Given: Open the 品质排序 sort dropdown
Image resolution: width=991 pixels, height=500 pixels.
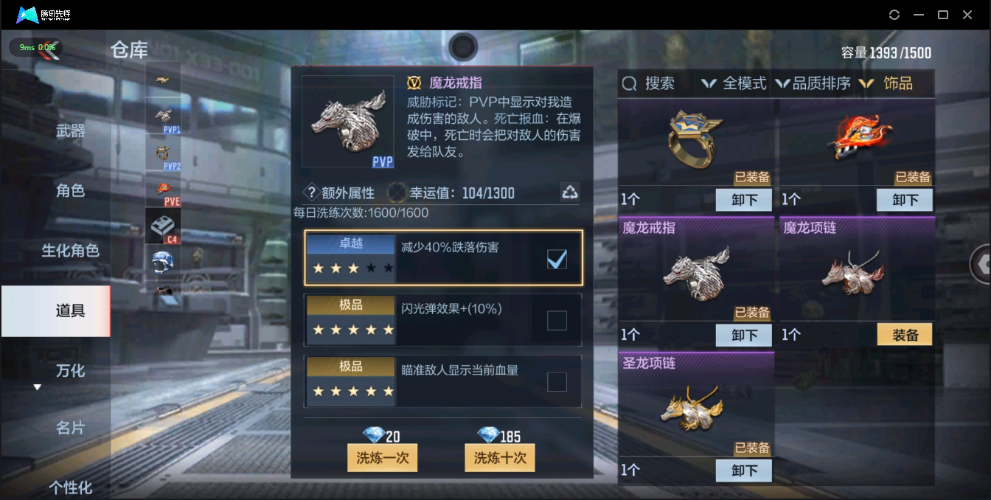Looking at the screenshot, I should (813, 84).
